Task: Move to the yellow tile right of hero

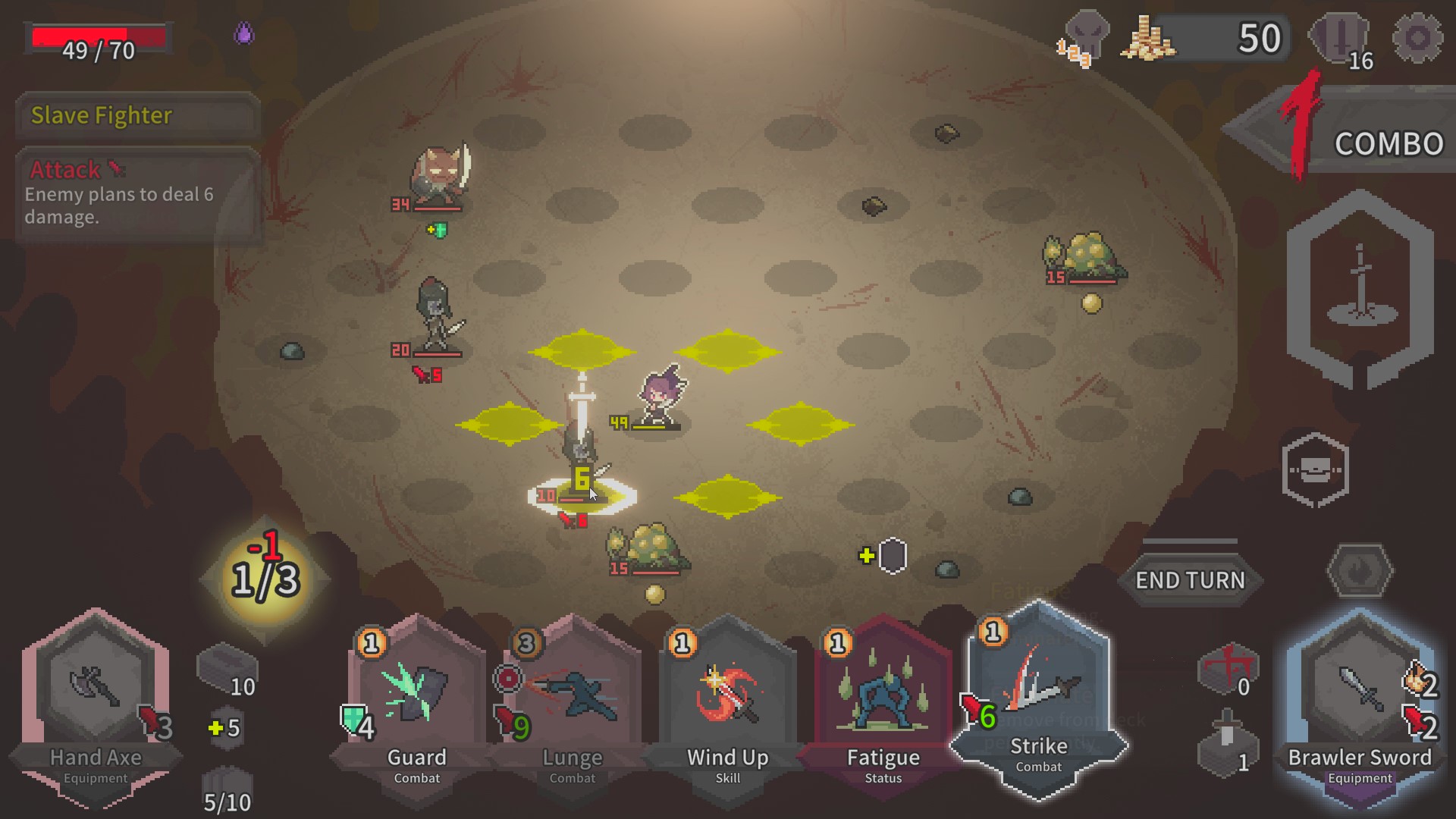Action: point(800,425)
